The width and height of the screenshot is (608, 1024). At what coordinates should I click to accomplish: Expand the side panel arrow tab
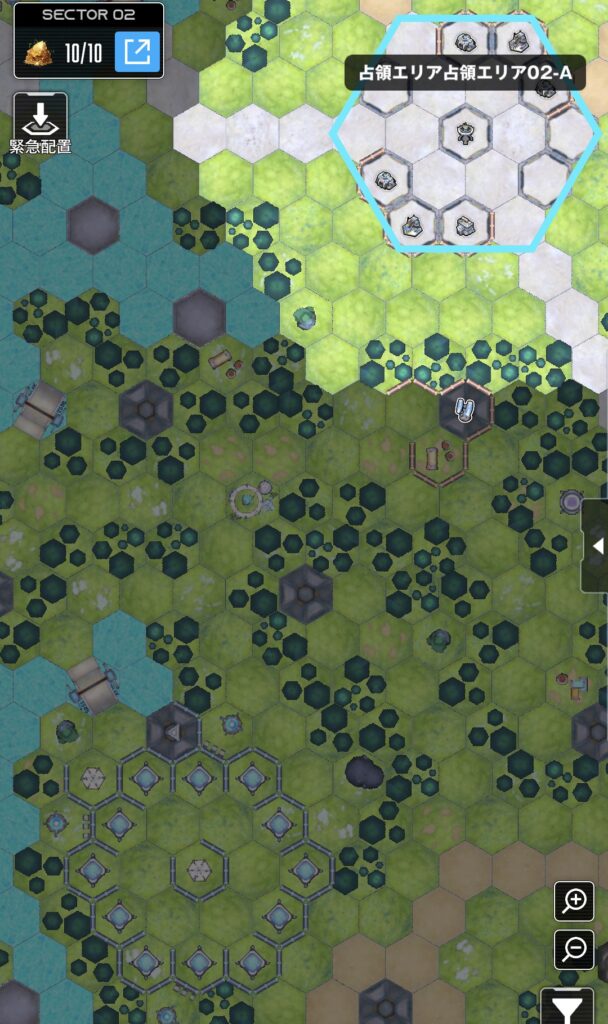pos(597,546)
